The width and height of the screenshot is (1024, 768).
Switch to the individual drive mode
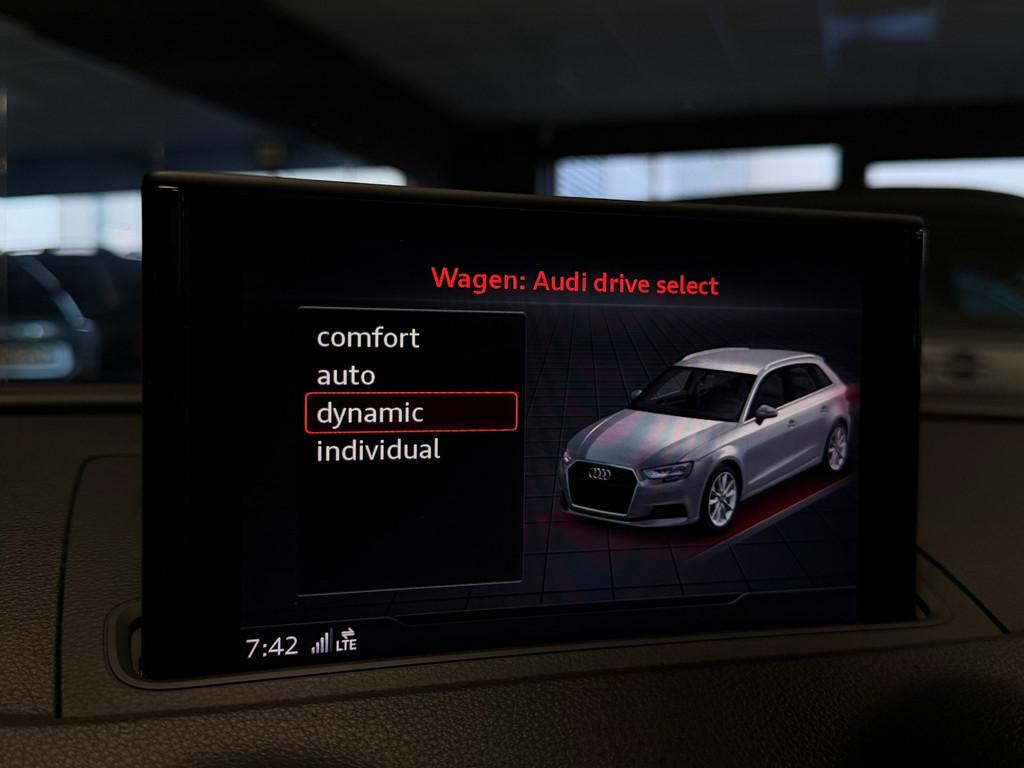coord(378,450)
